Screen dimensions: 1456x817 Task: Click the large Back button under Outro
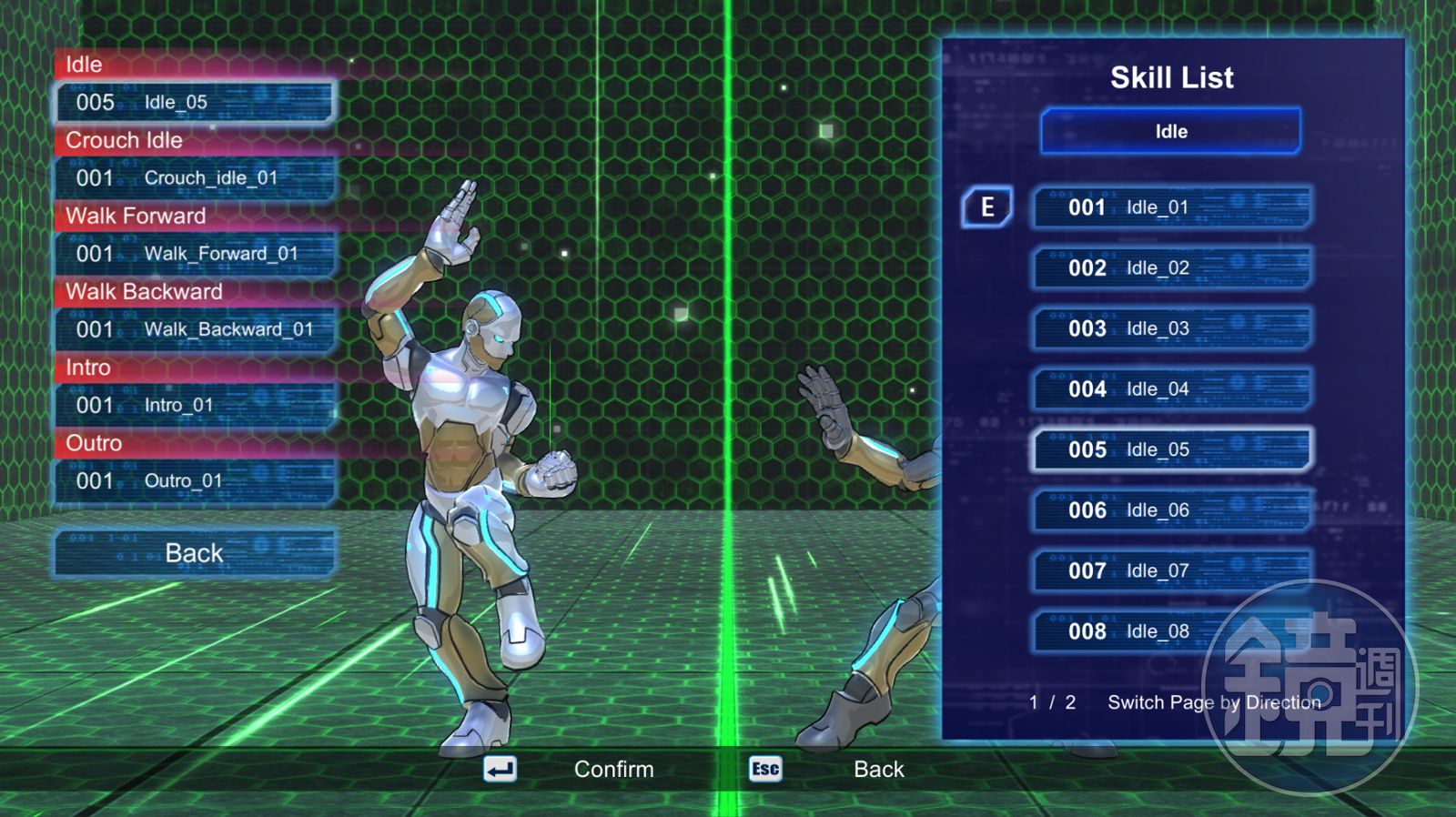point(195,553)
